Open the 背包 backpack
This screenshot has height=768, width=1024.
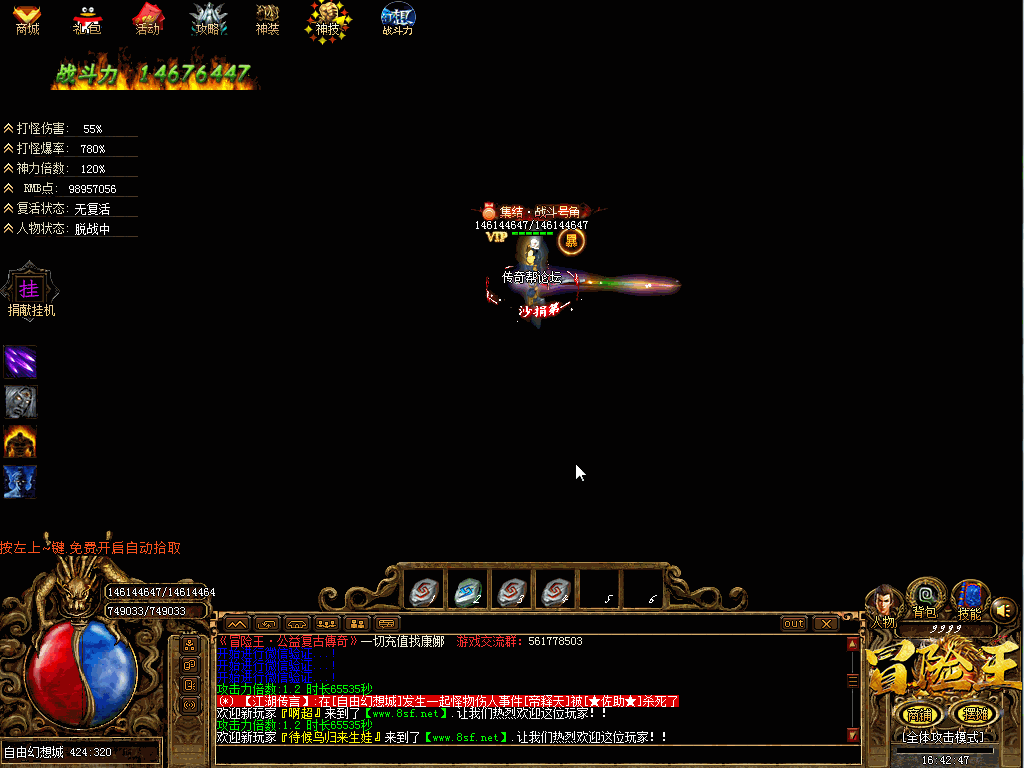pos(925,597)
